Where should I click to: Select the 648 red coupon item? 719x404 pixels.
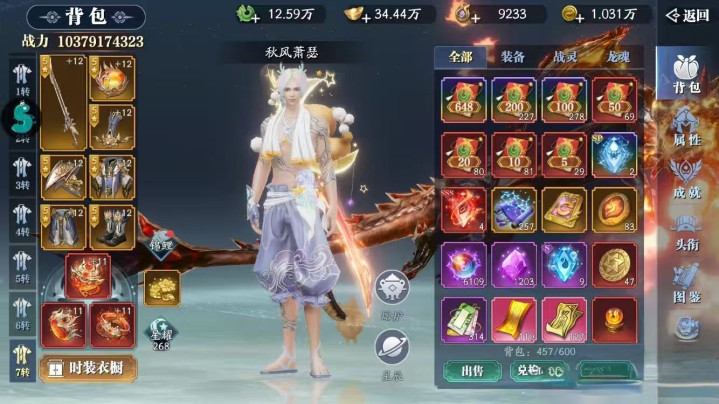coord(464,99)
